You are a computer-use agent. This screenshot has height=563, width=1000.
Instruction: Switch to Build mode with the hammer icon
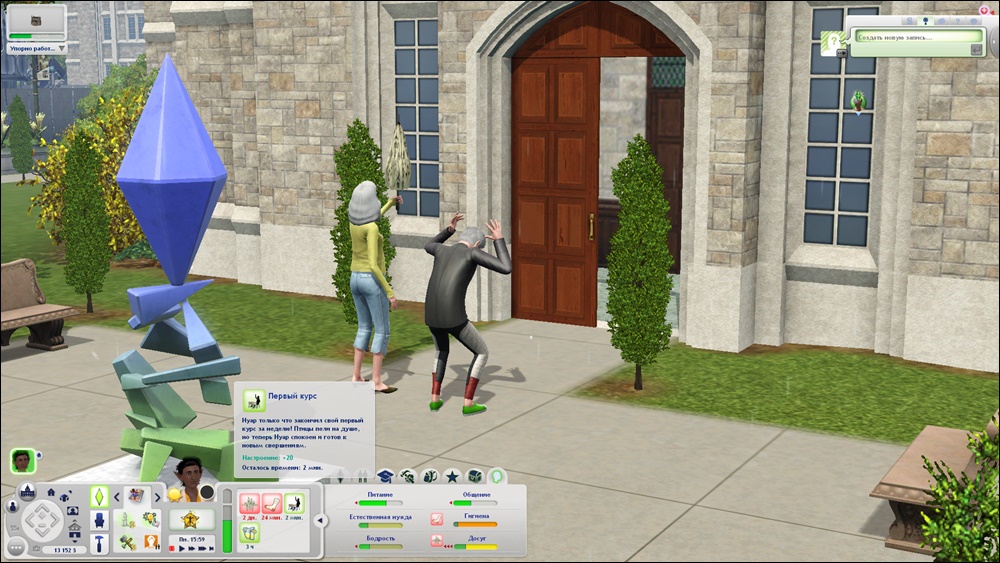100,543
